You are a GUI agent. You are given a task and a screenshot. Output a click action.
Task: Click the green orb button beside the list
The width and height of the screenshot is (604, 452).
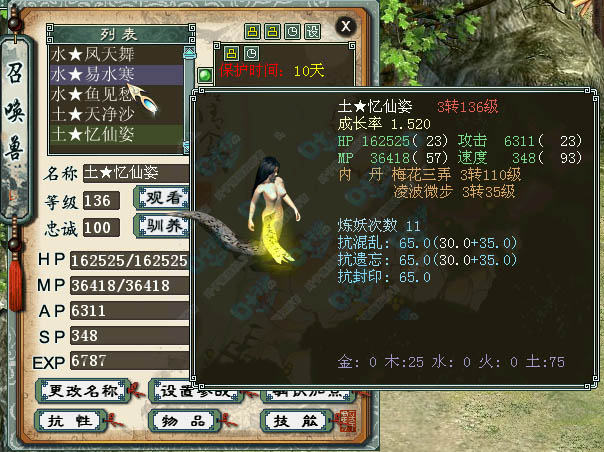pyautogui.click(x=204, y=74)
